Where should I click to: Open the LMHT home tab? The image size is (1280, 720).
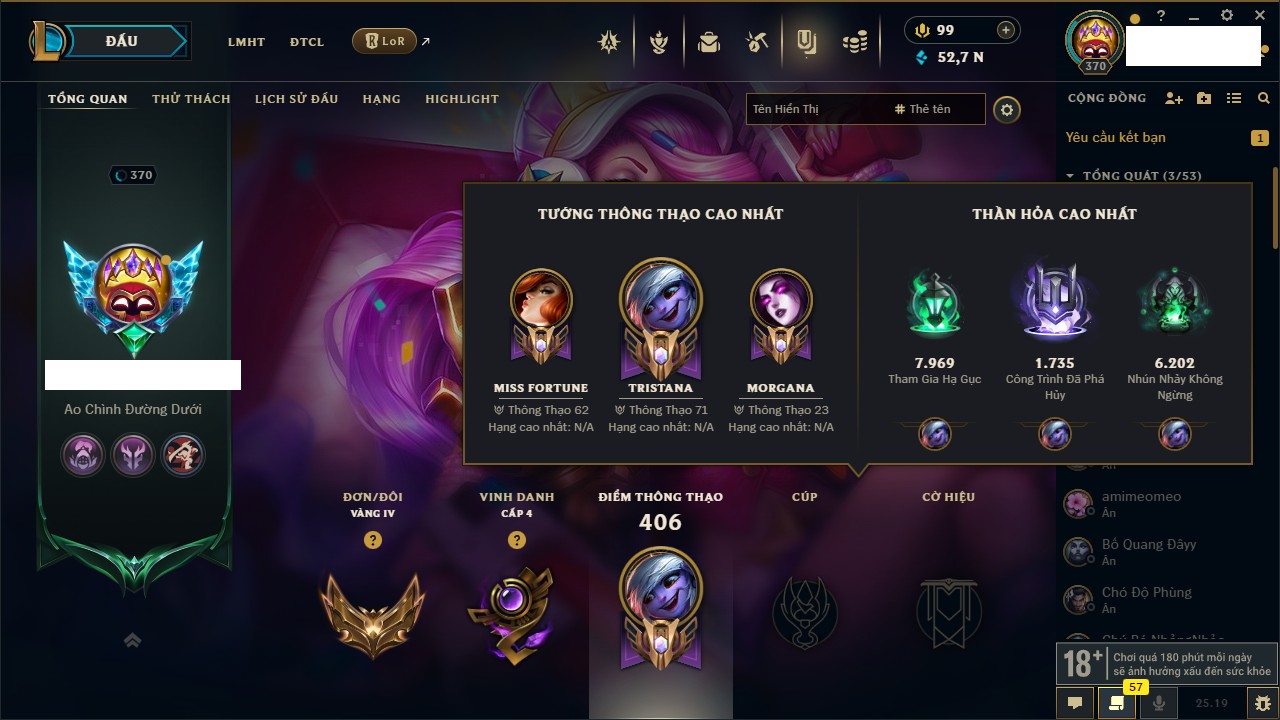click(246, 42)
